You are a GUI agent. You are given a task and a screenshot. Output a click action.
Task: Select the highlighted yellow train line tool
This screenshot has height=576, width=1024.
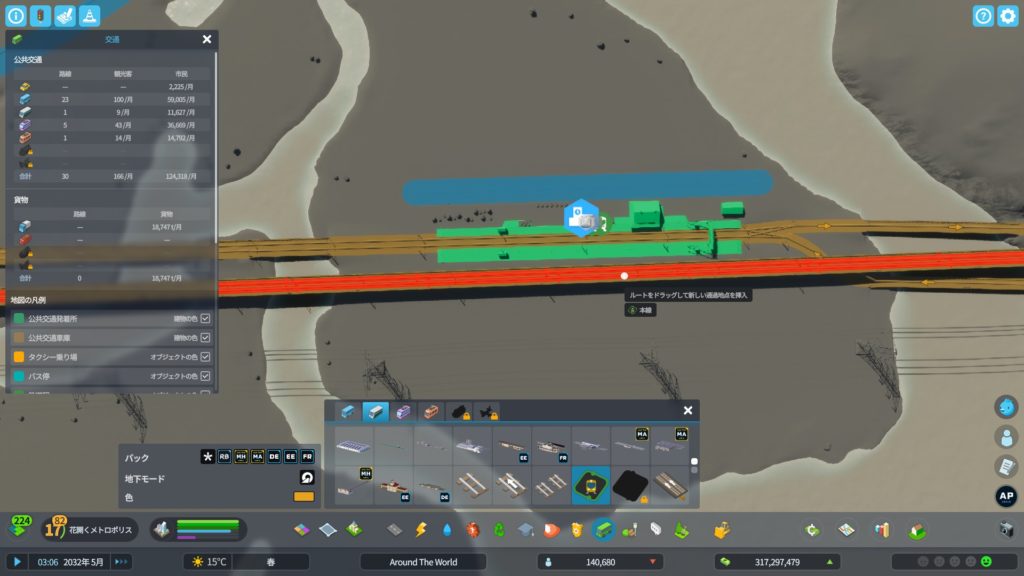[x=591, y=485]
